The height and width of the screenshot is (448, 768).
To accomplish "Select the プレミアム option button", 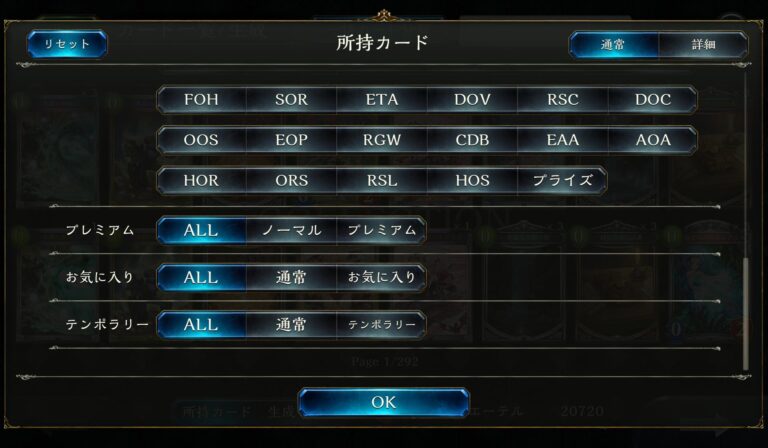I will tap(381, 230).
